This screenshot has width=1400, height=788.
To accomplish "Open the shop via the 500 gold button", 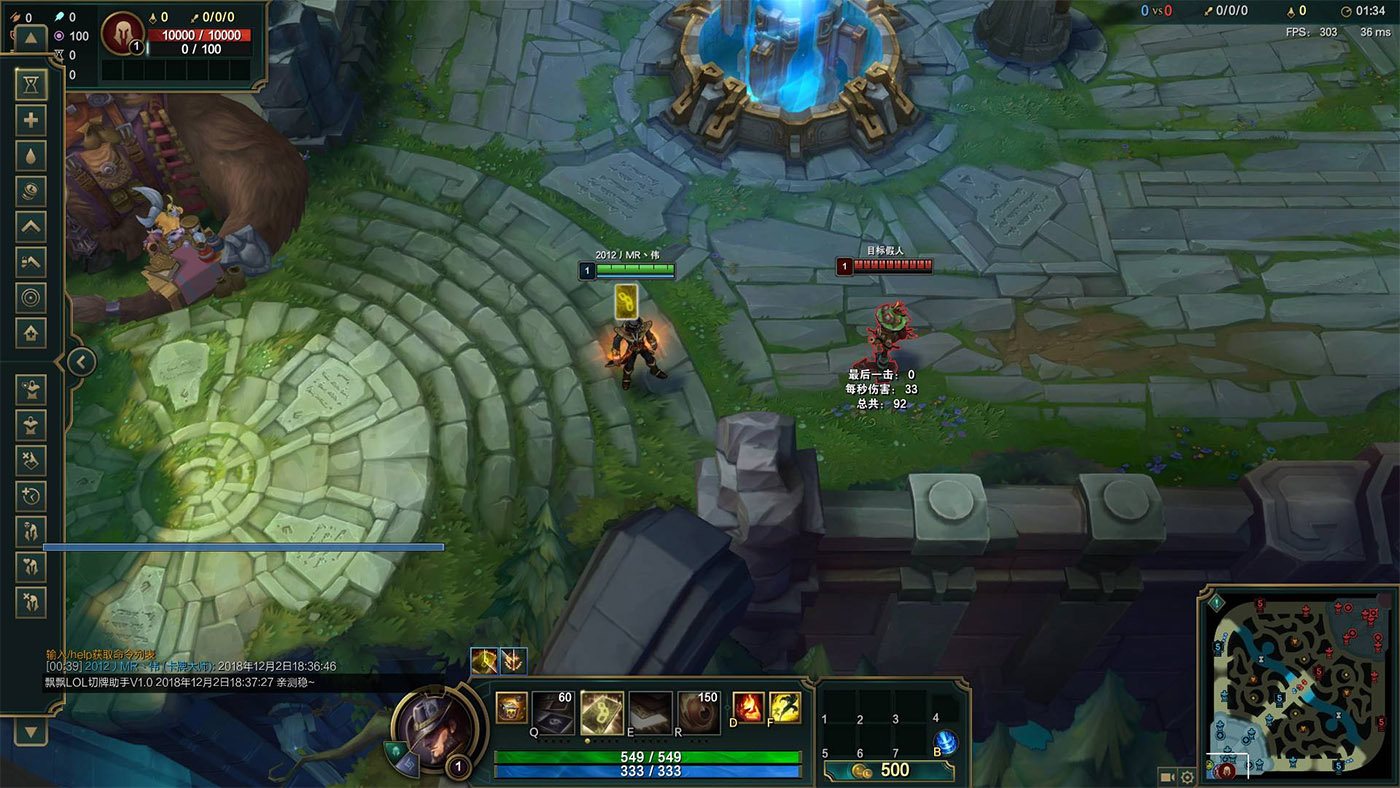I will point(888,770).
